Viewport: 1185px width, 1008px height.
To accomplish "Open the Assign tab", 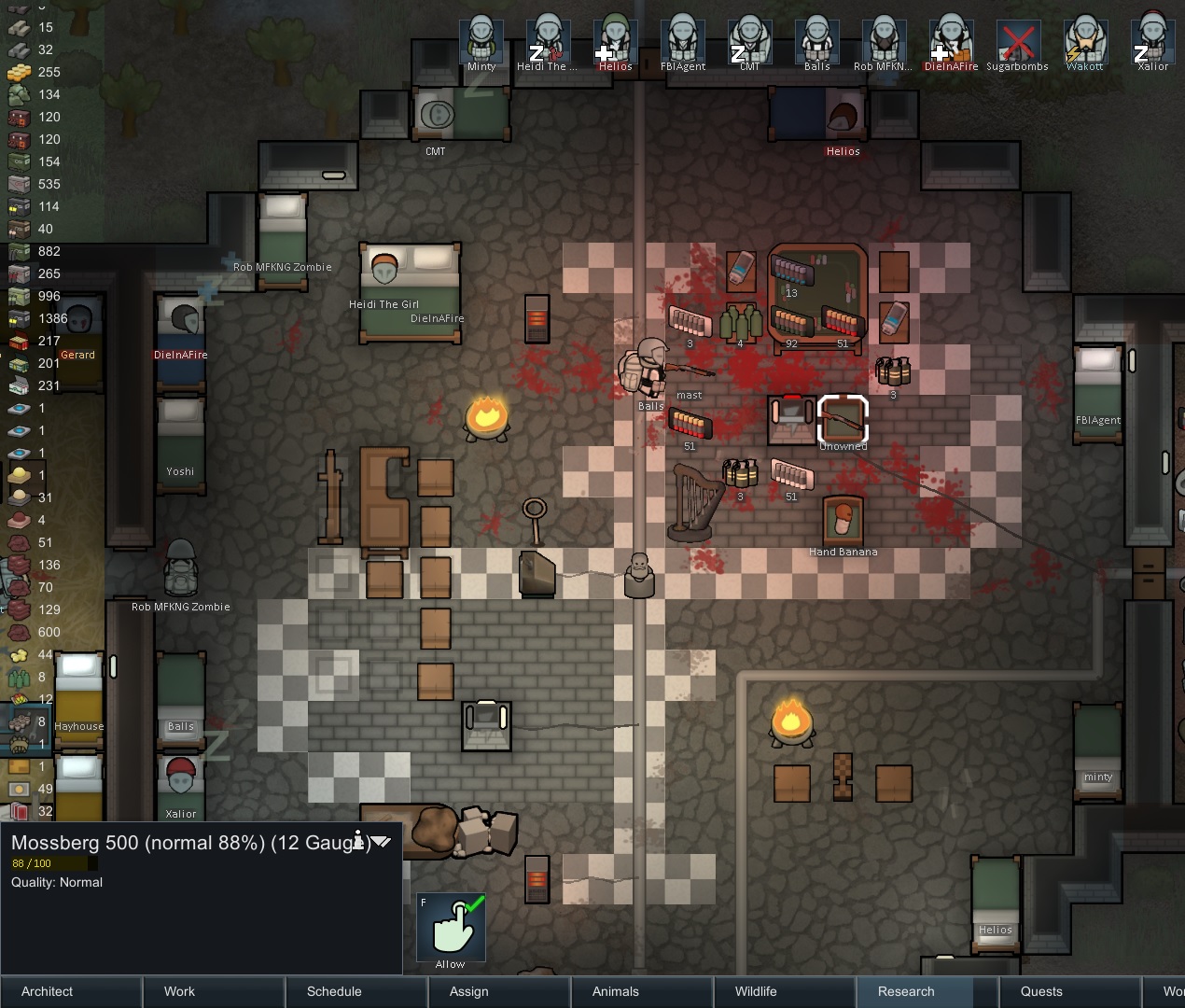I will (x=469, y=991).
